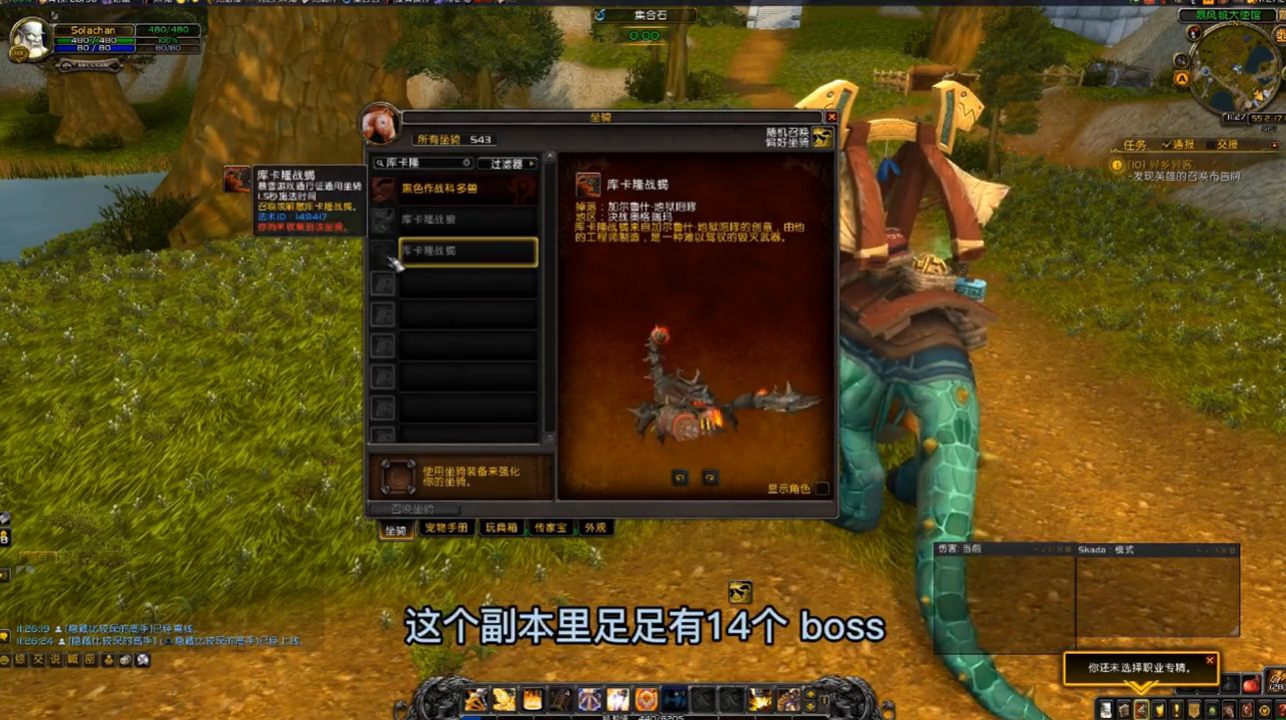The image size is (1286, 720).
Task: Clear the mount search text
Action: tap(466, 163)
